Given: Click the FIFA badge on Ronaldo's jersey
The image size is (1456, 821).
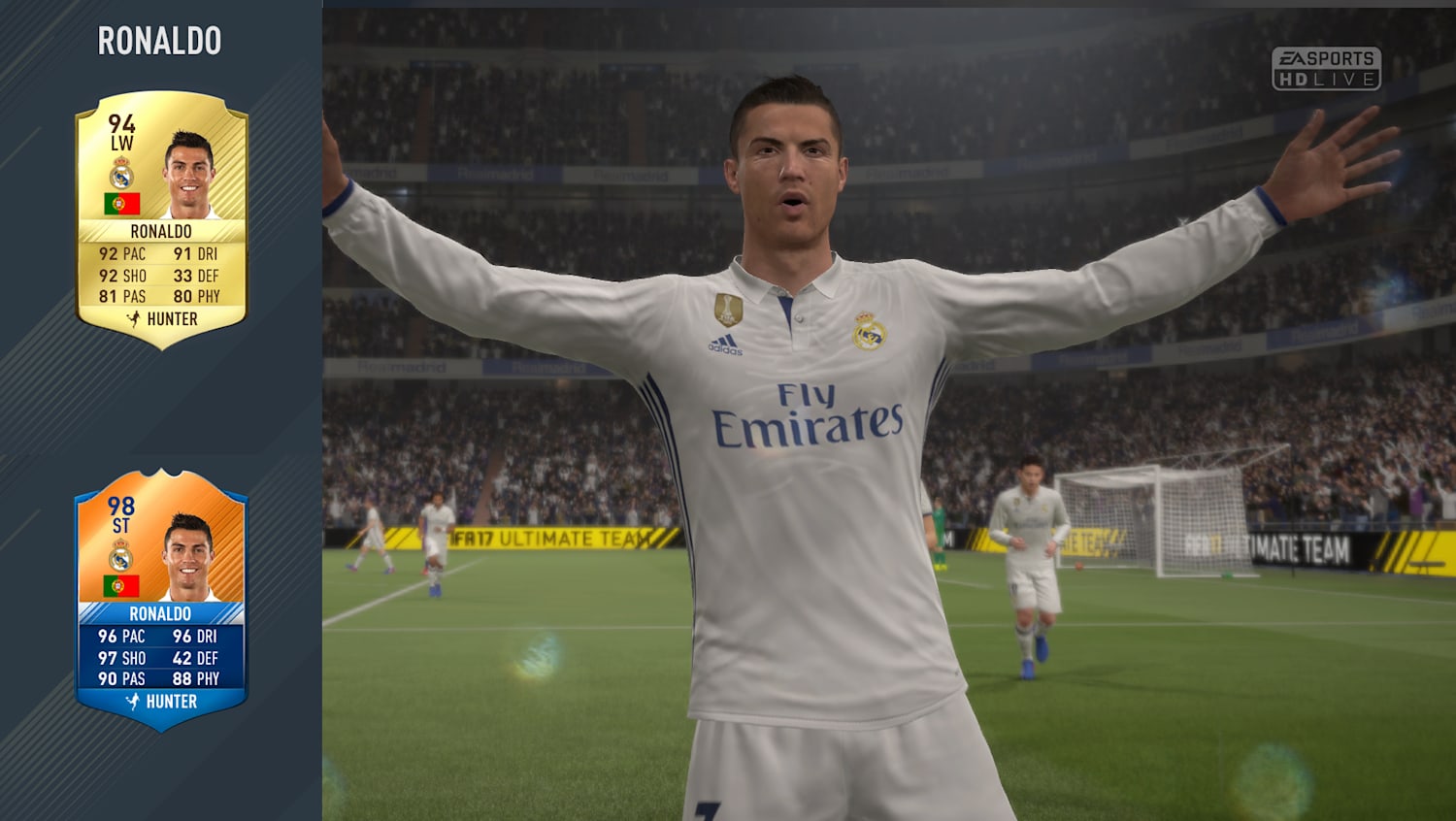Looking at the screenshot, I should (x=730, y=309).
